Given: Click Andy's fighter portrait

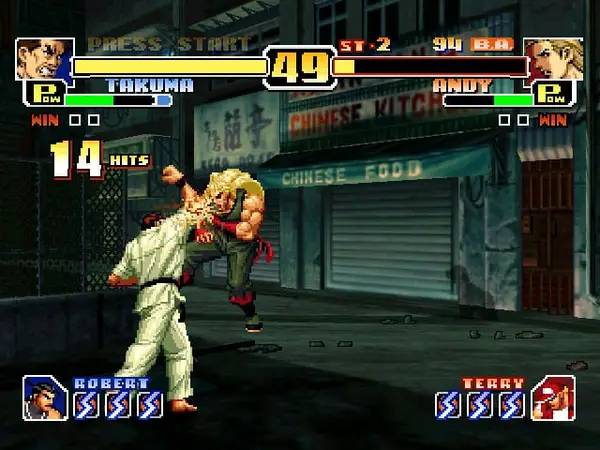Looking at the screenshot, I should point(553,59).
